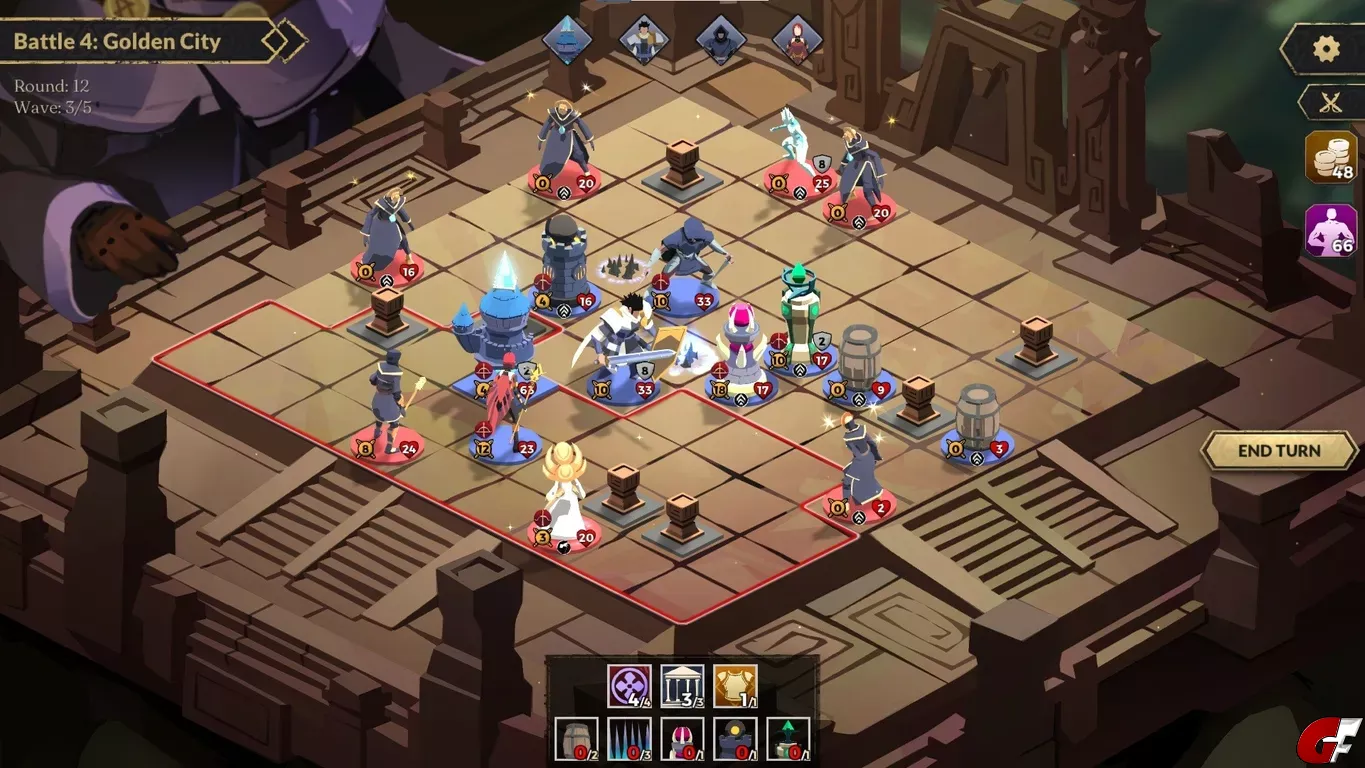Select the hooded rogue turn-order portrait
1365x768 pixels.
720,40
